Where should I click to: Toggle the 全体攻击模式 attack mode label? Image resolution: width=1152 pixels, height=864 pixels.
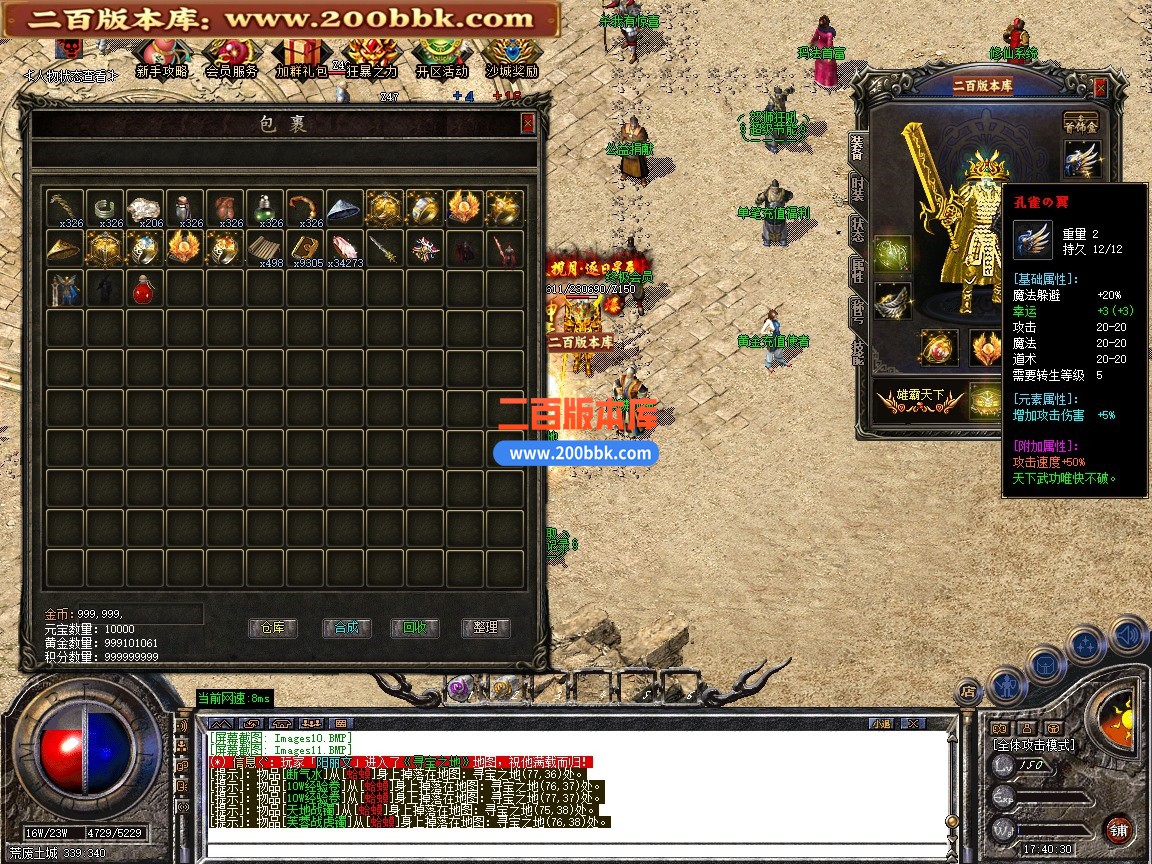pyautogui.click(x=1033, y=745)
